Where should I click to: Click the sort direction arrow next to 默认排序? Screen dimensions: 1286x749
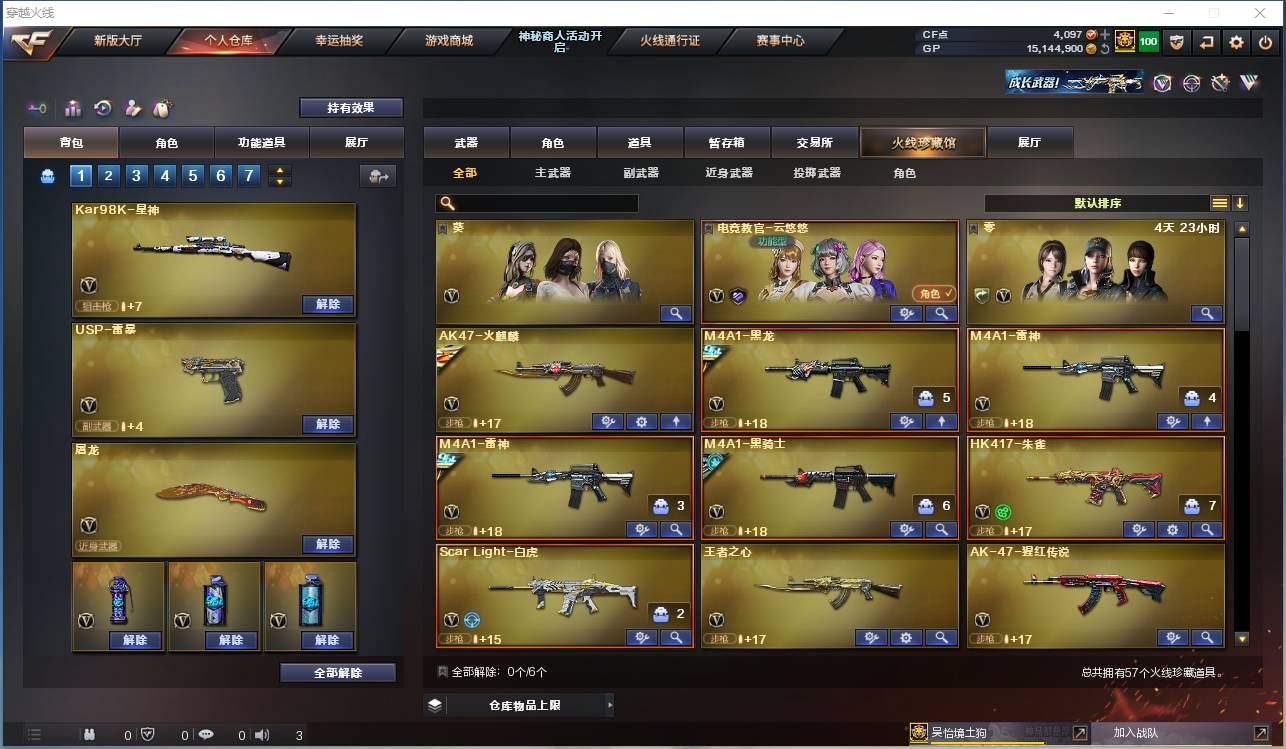coord(1242,200)
